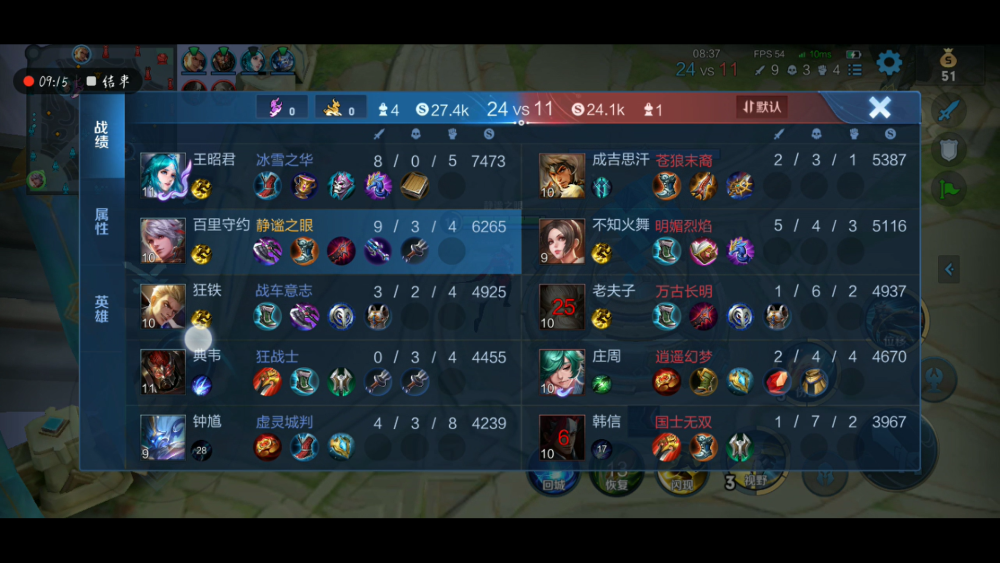Select 百里守约 player row

(330, 240)
